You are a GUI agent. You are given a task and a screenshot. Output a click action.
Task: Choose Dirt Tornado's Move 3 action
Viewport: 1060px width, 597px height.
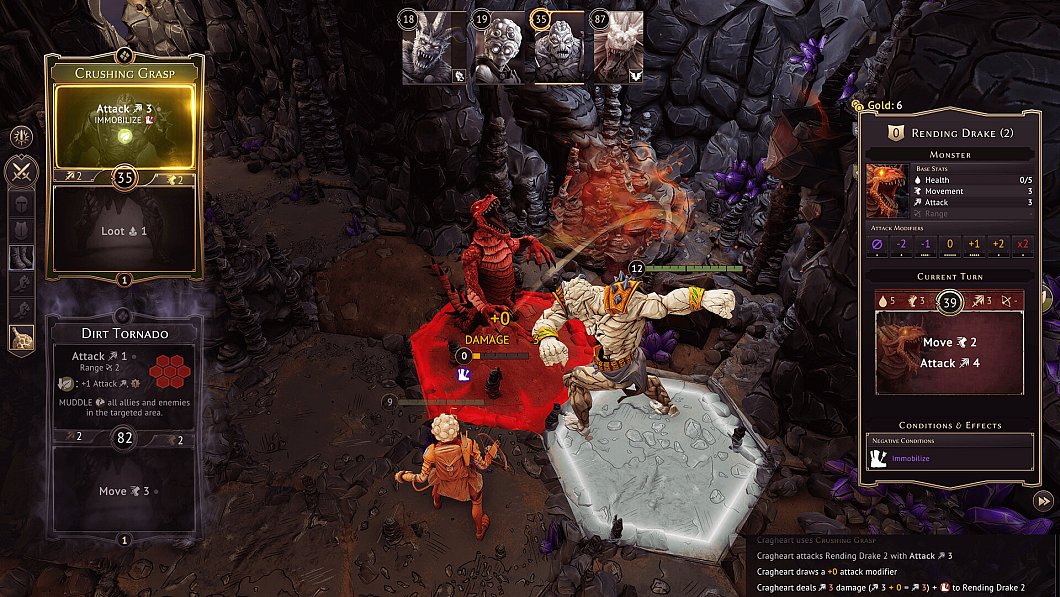pyautogui.click(x=125, y=491)
